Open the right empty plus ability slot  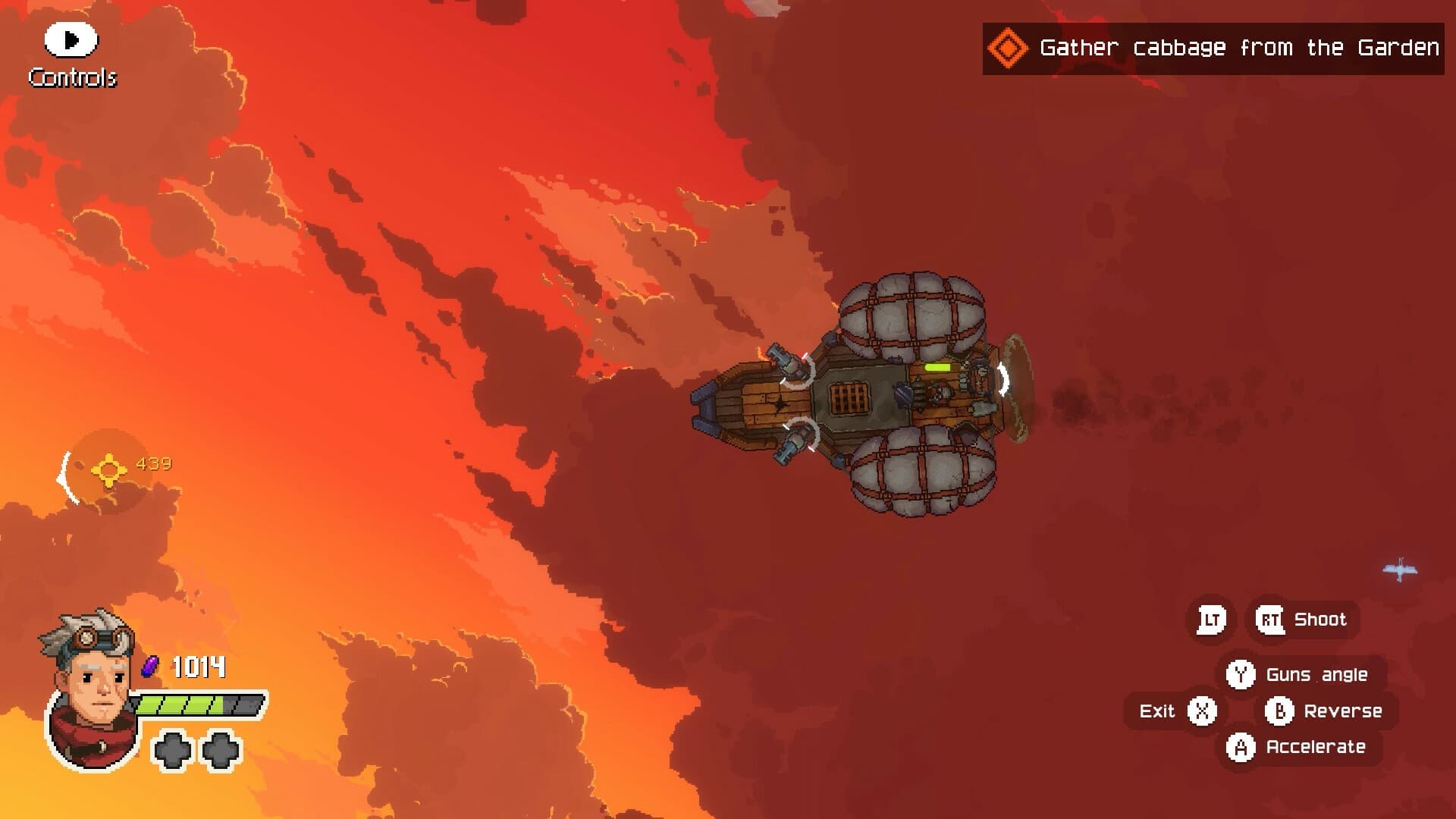pos(220,751)
